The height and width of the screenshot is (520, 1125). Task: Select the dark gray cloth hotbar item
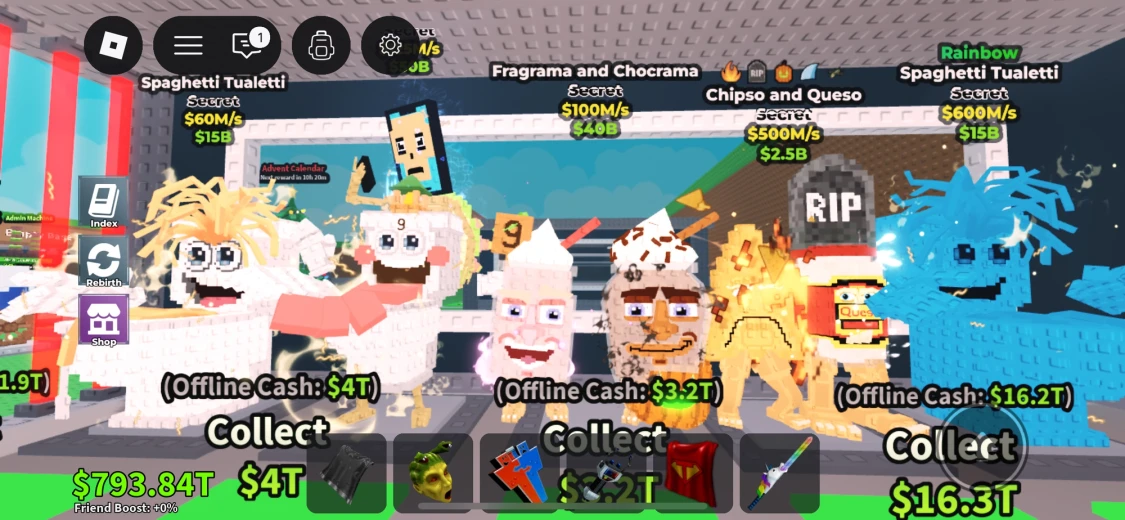346,473
